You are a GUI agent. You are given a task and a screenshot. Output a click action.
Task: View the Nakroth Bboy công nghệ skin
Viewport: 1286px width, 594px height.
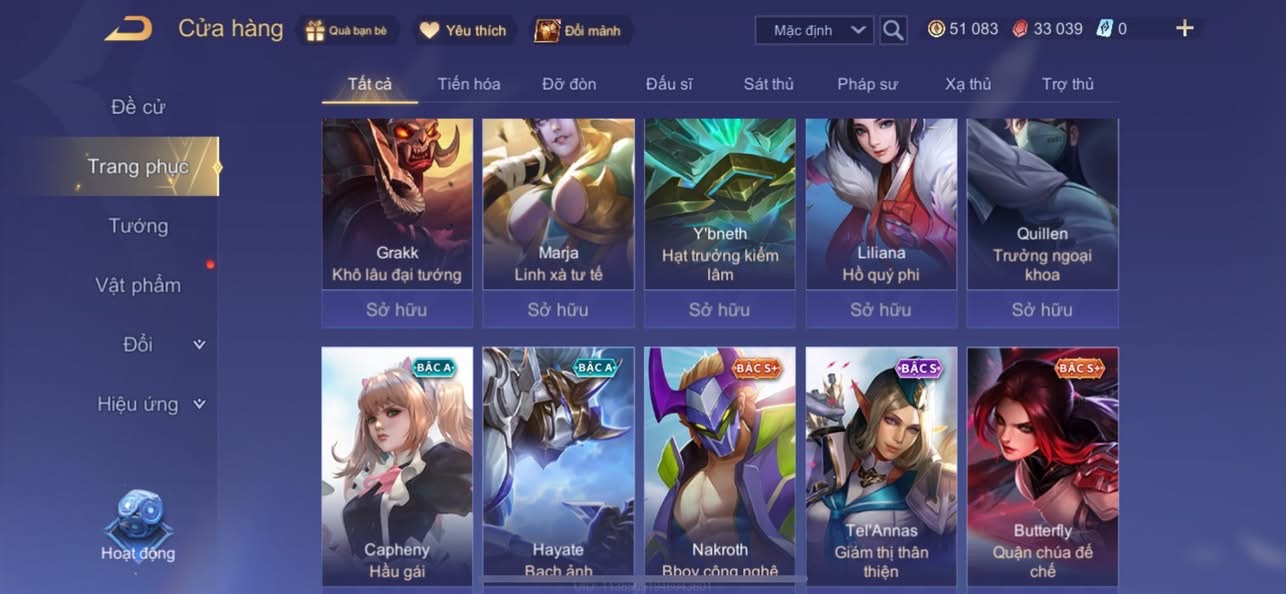pos(720,465)
